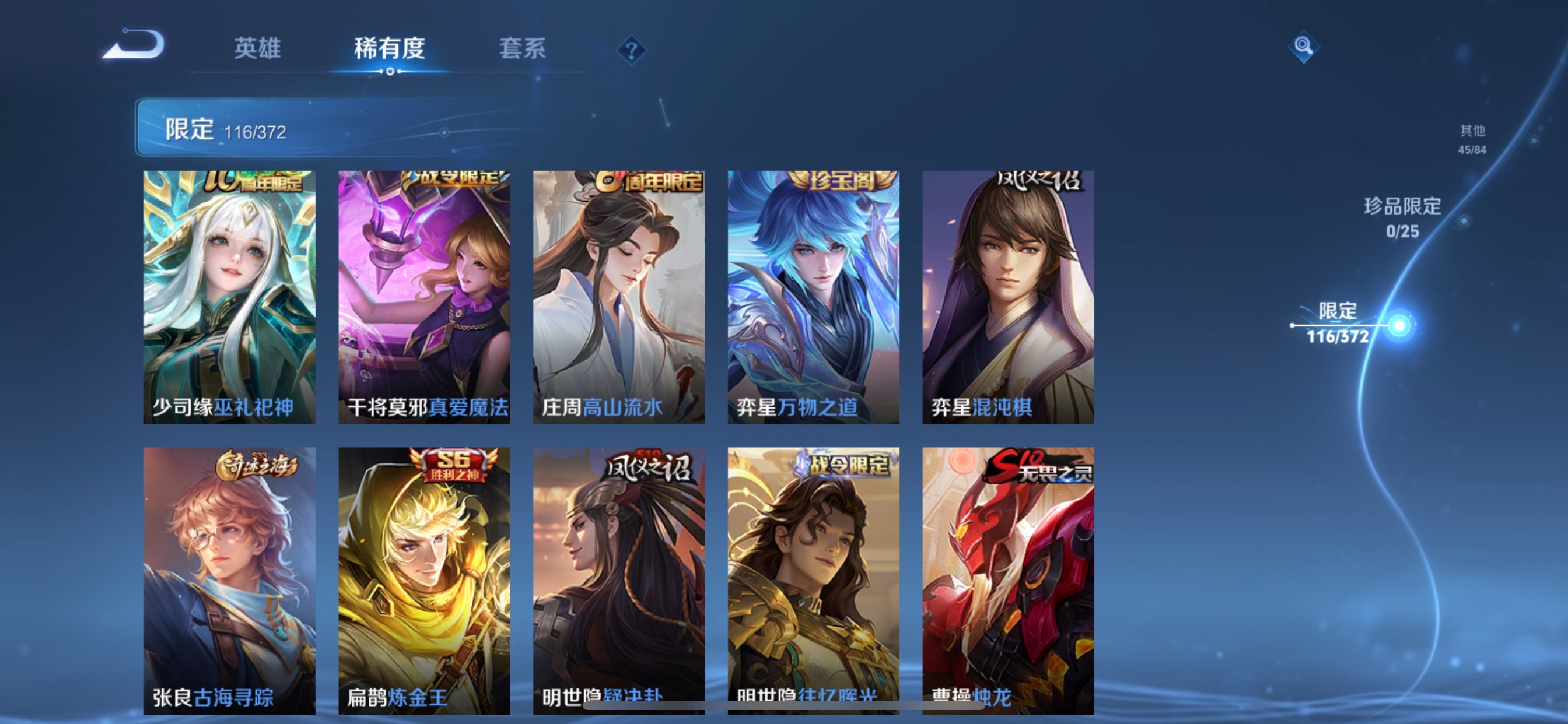Open the diamond search magnifier icon
The image size is (1568, 724).
point(1304,47)
